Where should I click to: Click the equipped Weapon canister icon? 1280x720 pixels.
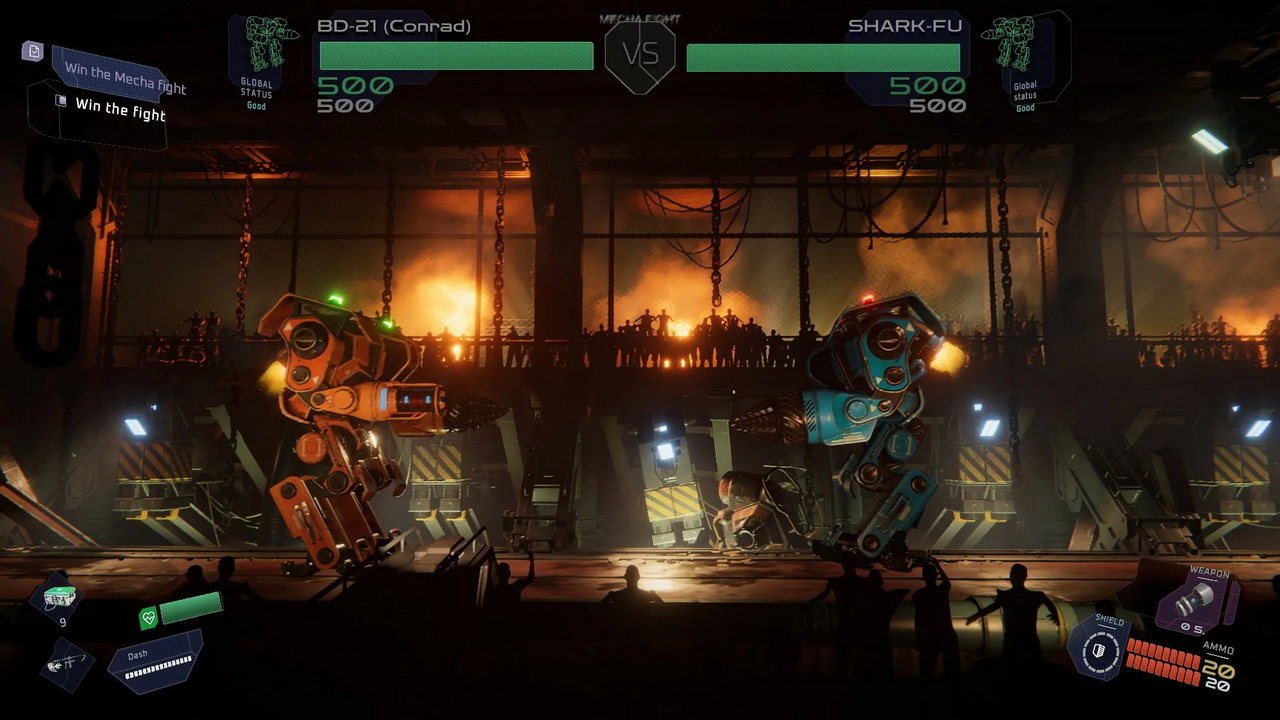coord(1196,597)
